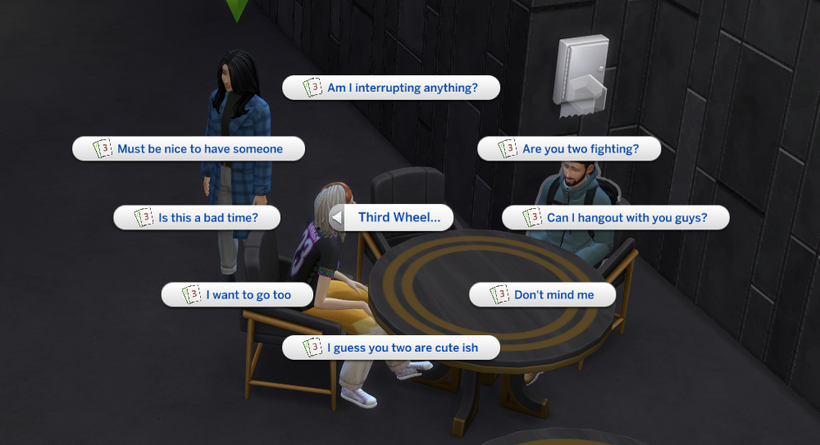This screenshot has height=445, width=820.
Task: Choose 'Is this a bad time?'
Action: [197, 217]
